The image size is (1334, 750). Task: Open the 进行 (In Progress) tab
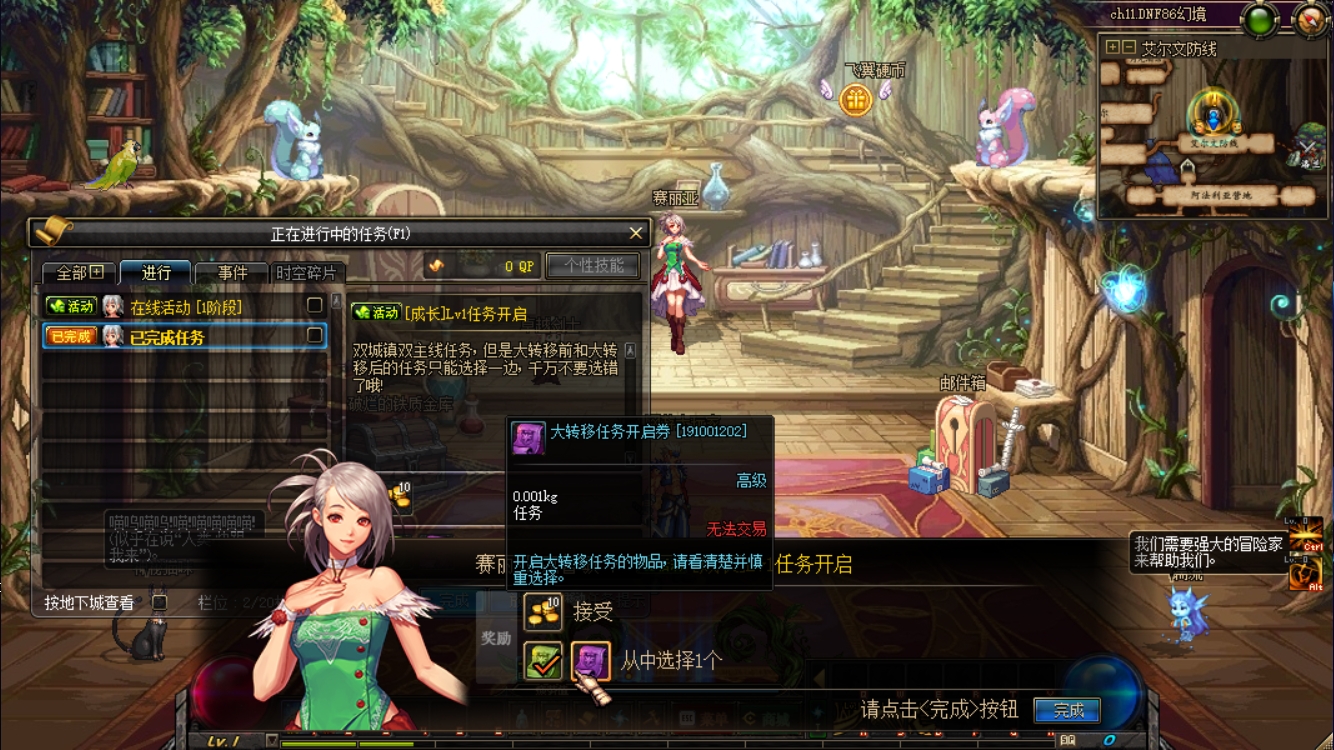point(156,272)
